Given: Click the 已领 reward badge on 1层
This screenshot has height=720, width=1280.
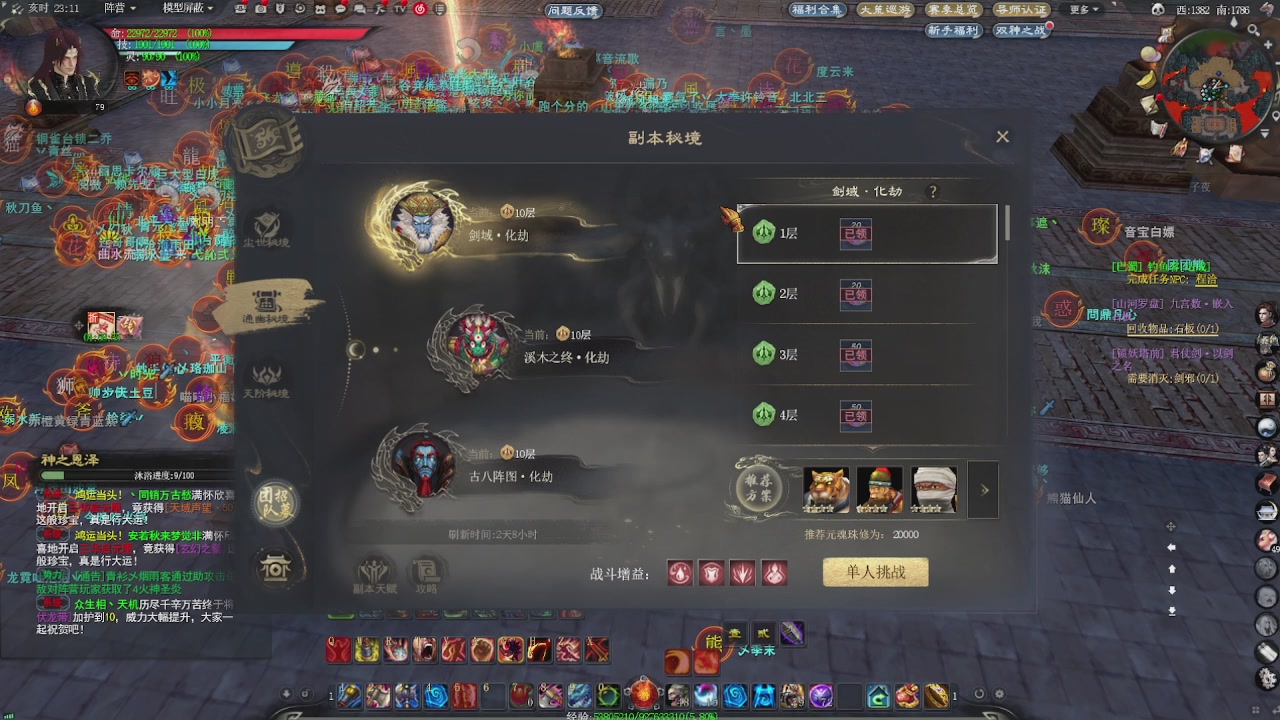Looking at the screenshot, I should coord(856,232).
